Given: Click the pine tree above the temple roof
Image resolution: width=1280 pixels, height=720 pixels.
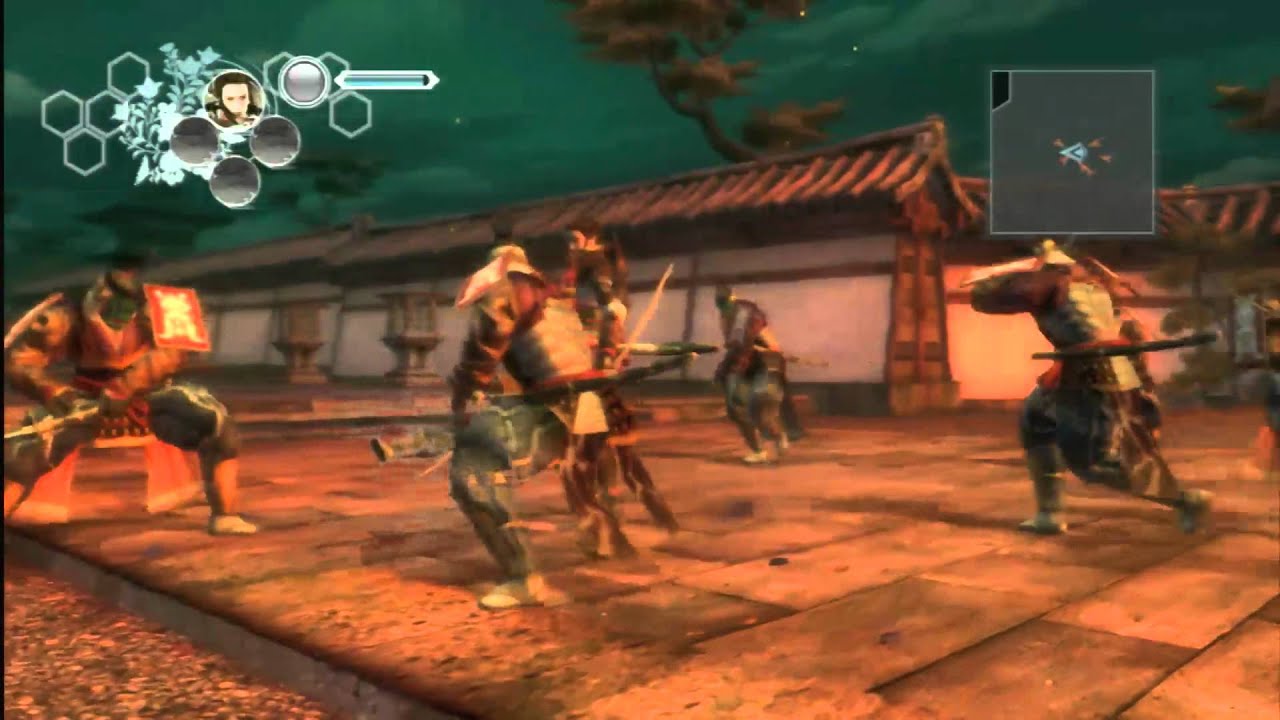Looking at the screenshot, I should [x=710, y=70].
